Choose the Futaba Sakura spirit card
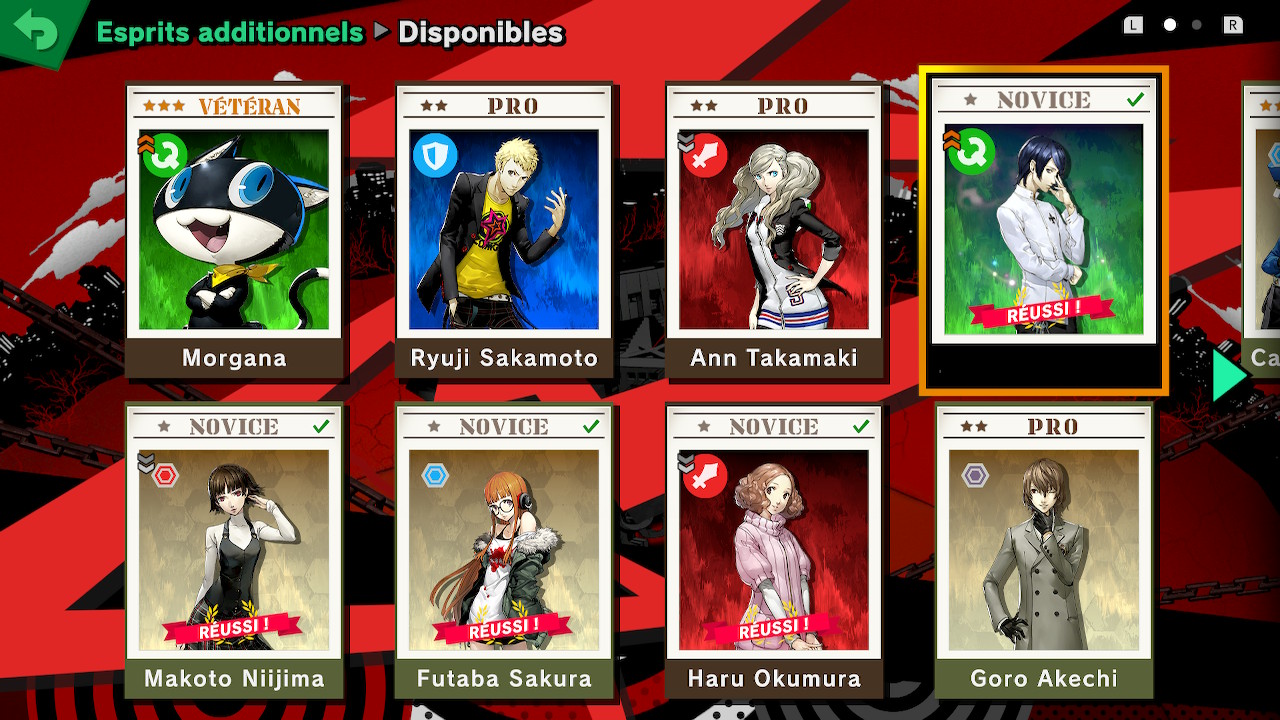 pyautogui.click(x=504, y=550)
